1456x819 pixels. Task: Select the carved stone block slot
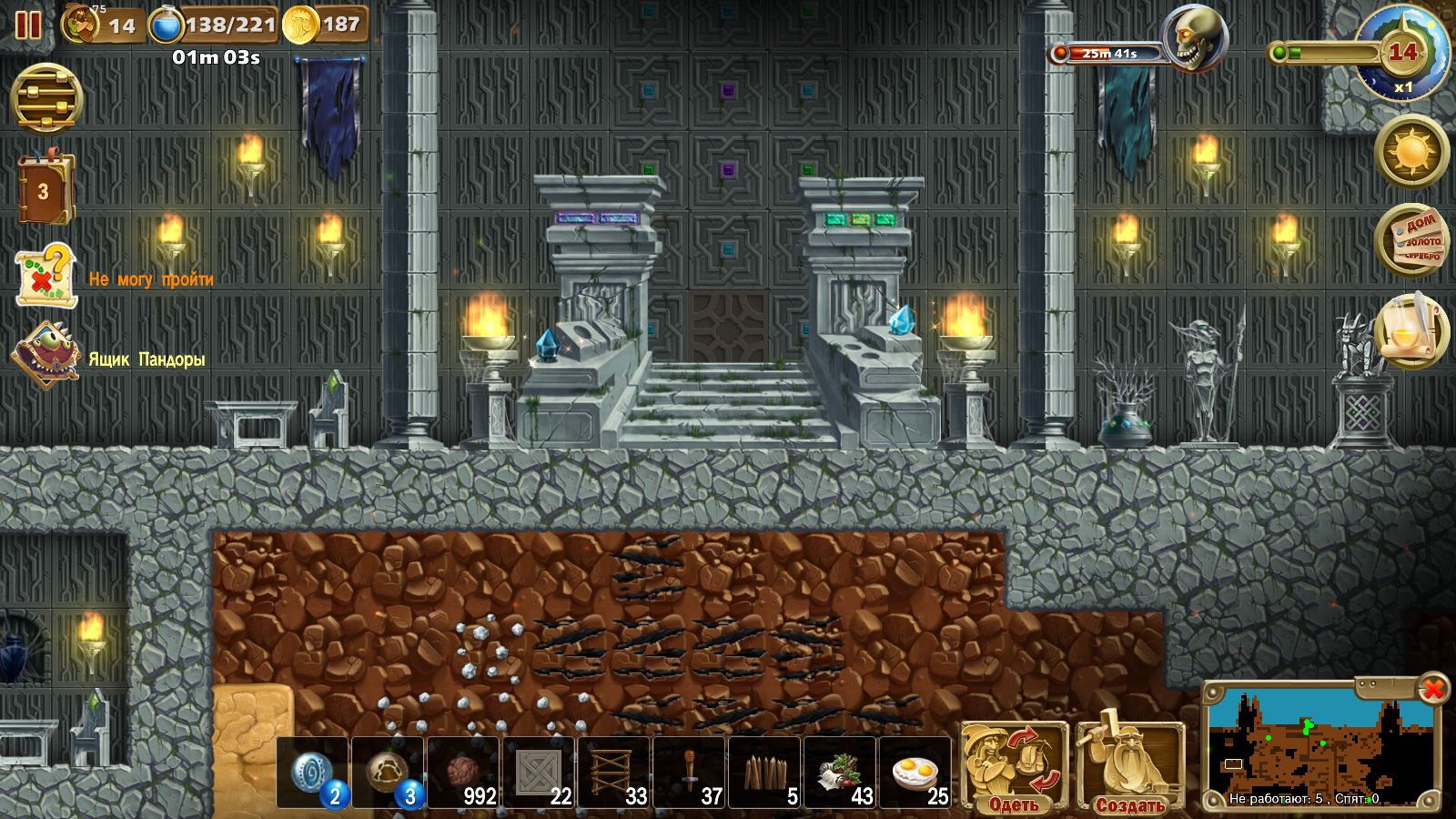click(540, 773)
